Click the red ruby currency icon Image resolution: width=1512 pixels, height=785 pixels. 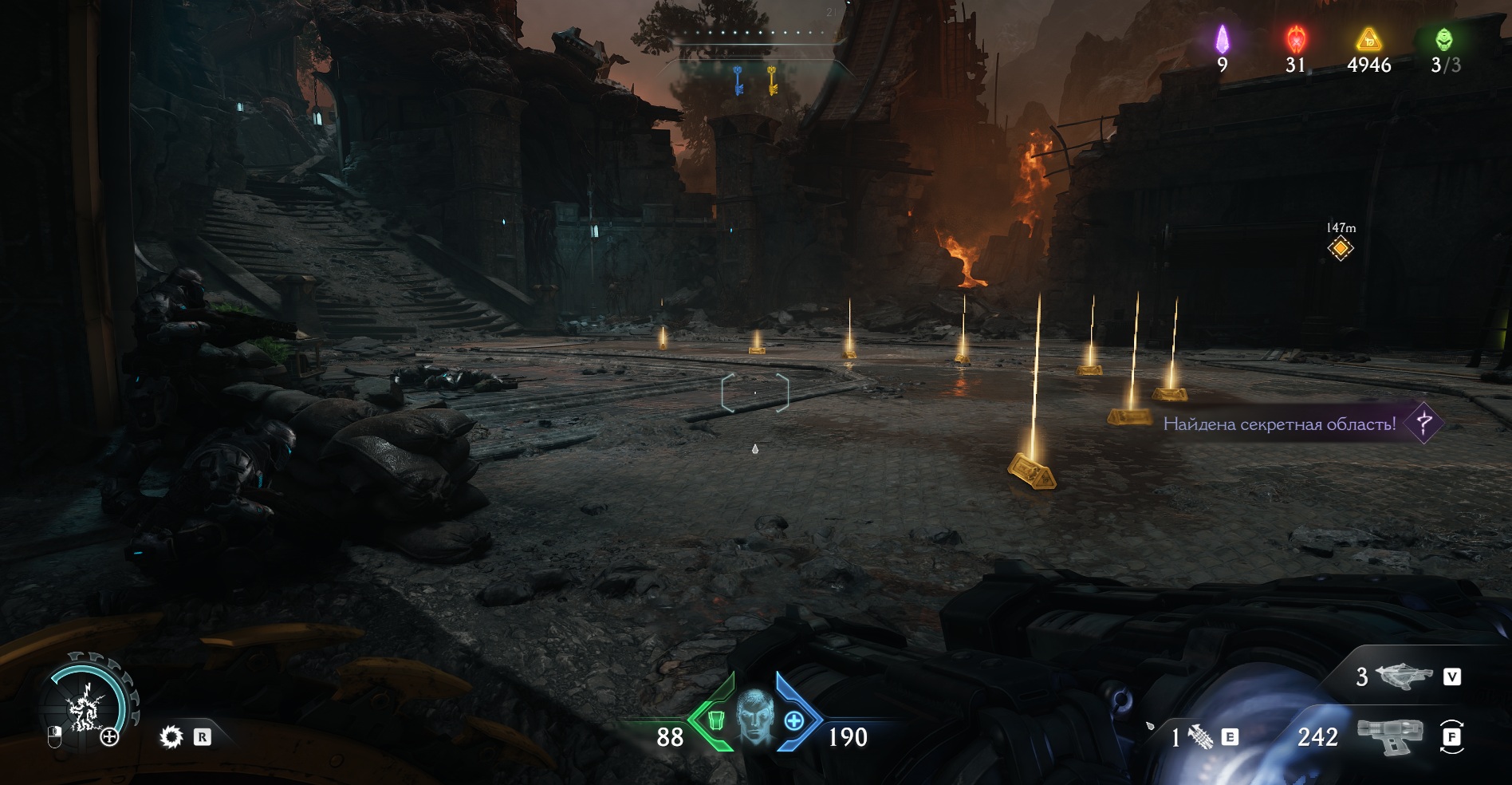pos(1296,39)
